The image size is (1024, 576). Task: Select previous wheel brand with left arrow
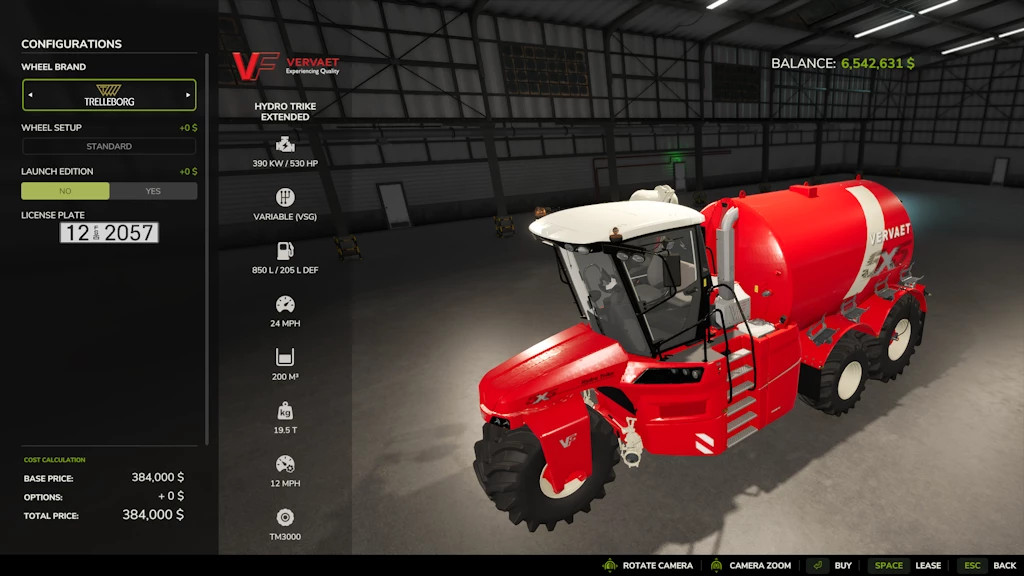point(30,95)
